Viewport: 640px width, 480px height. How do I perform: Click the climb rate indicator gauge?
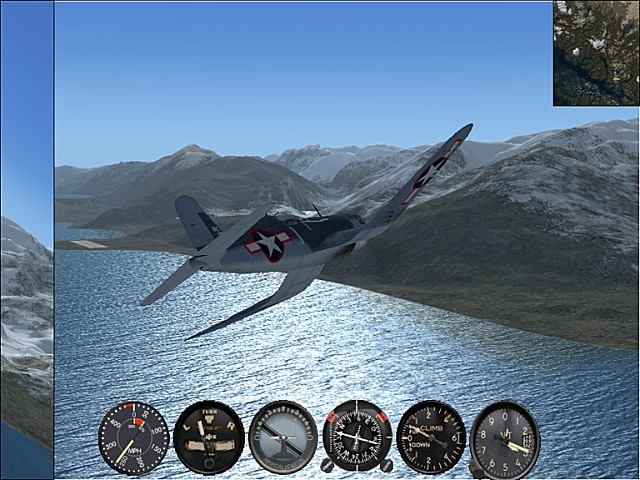(x=431, y=437)
